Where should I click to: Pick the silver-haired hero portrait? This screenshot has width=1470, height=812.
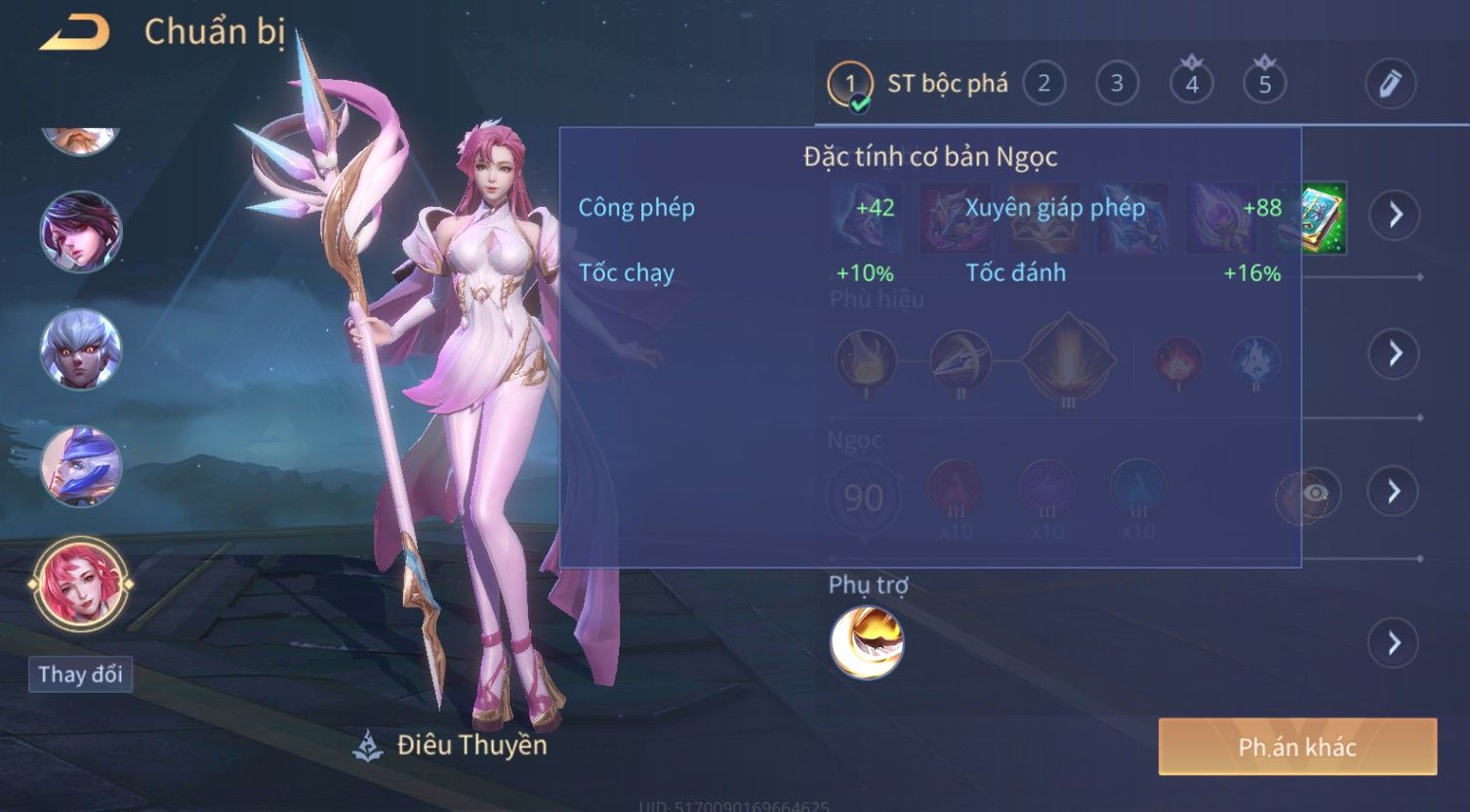[x=80, y=349]
